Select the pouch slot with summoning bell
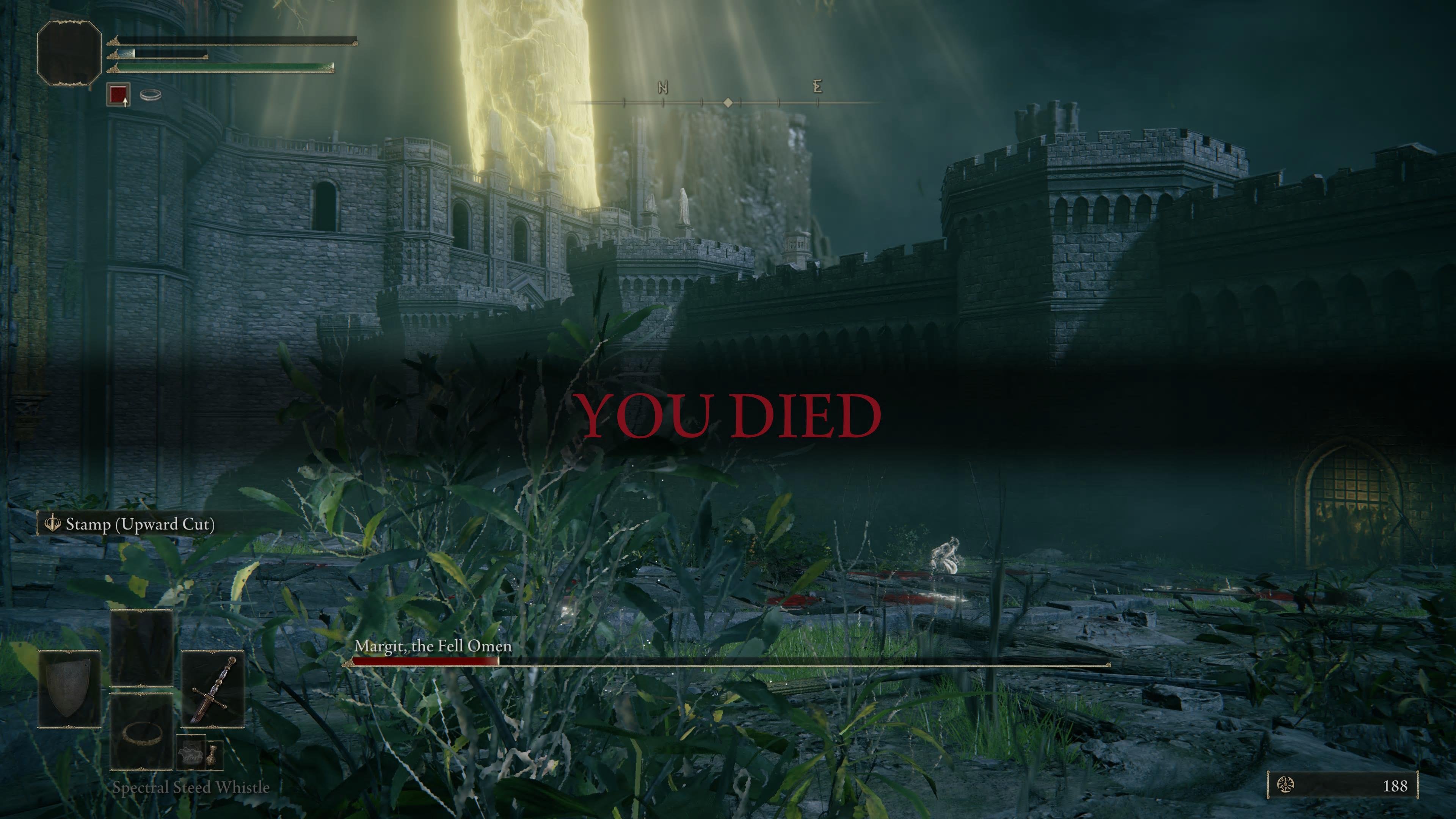The width and height of the screenshot is (1456, 819). [x=190, y=753]
